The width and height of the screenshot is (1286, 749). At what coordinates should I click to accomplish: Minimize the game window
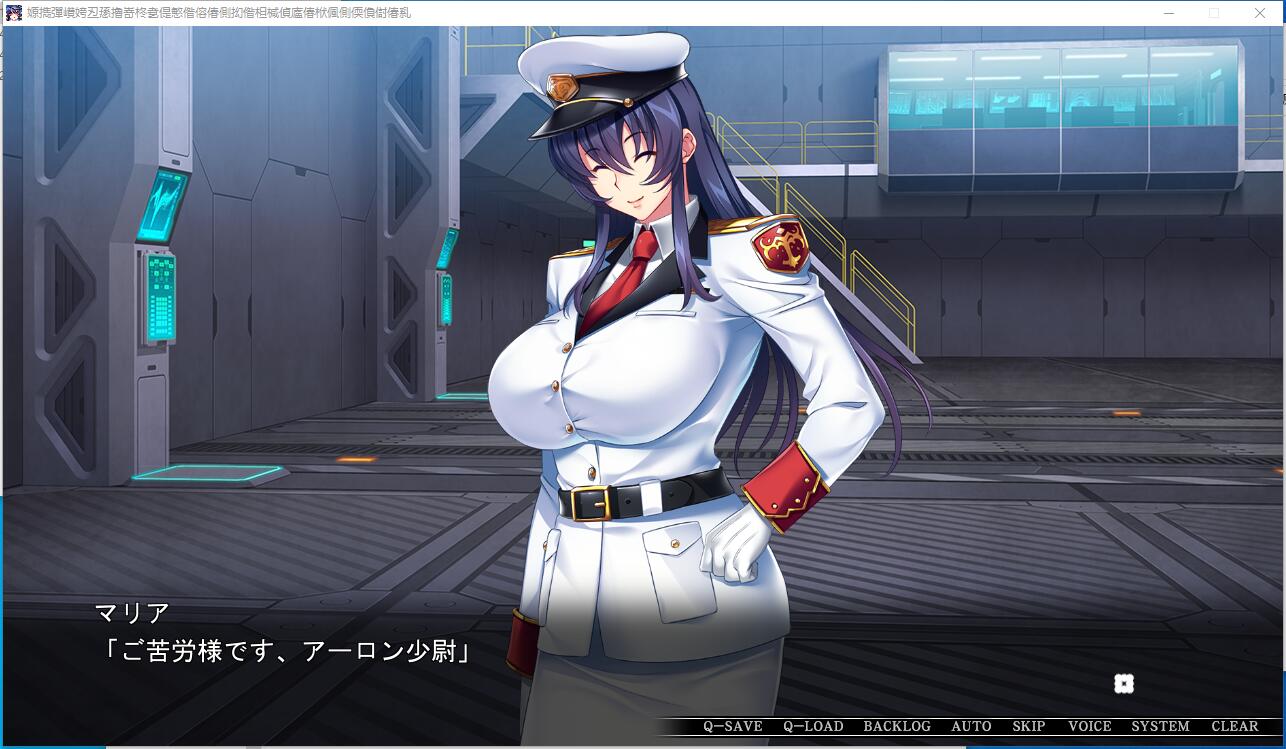[x=1169, y=13]
